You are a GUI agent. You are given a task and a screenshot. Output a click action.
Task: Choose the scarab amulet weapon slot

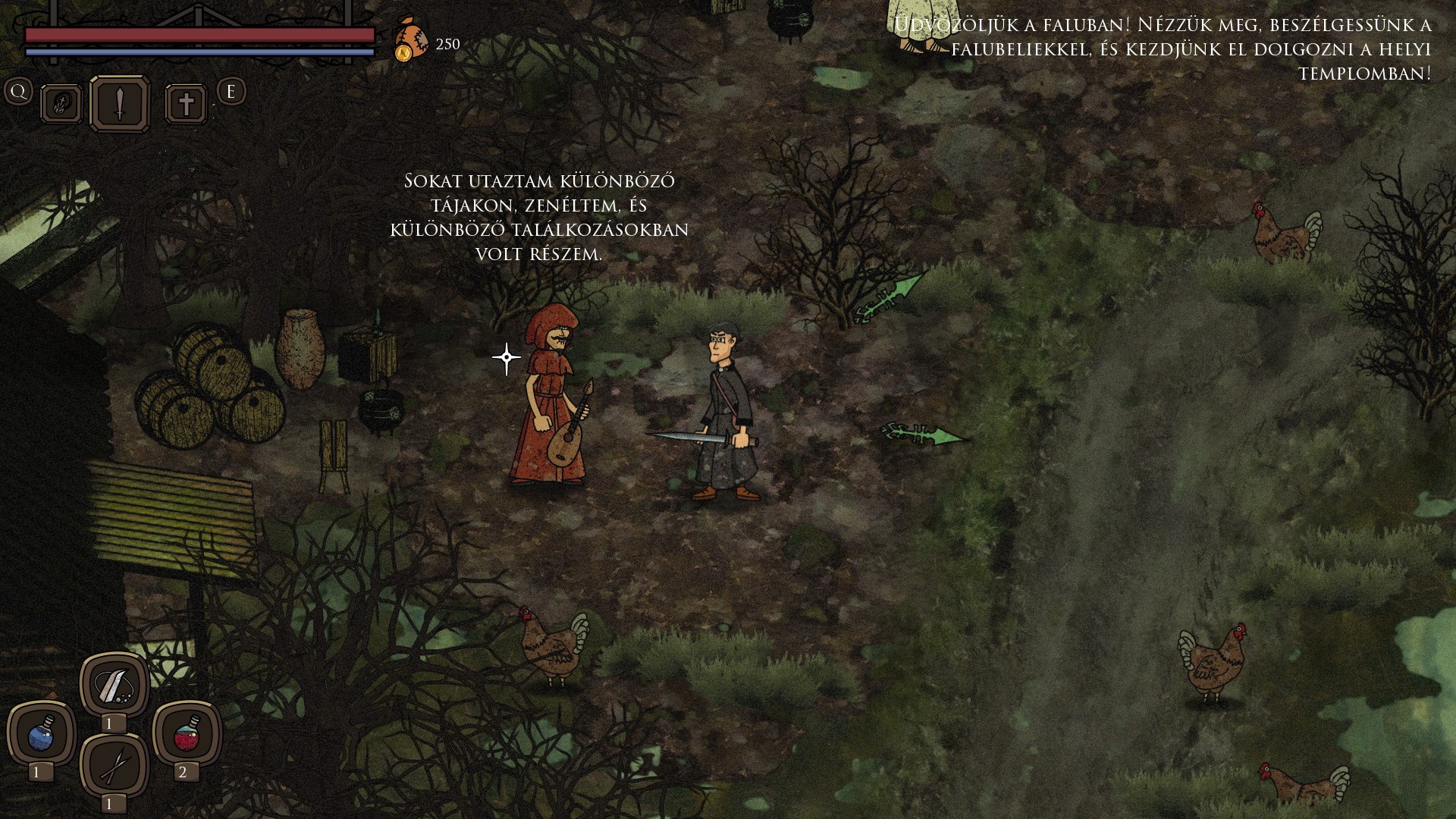[x=61, y=104]
